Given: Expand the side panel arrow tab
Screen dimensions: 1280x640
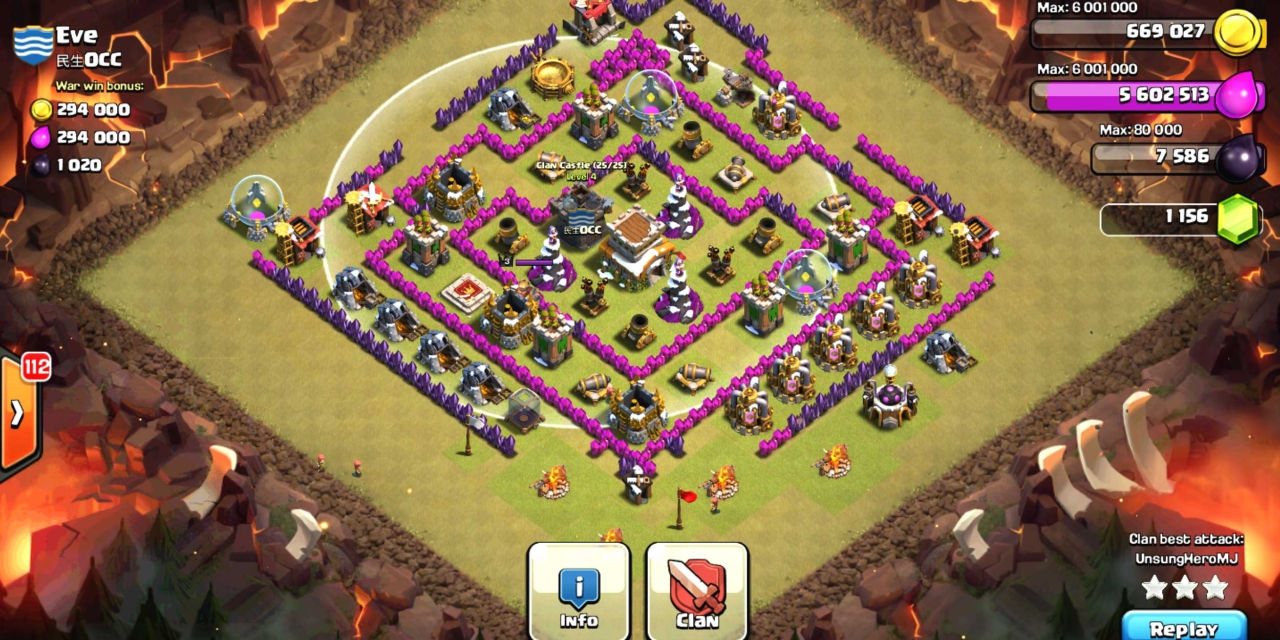Looking at the screenshot, I should click(x=18, y=413).
